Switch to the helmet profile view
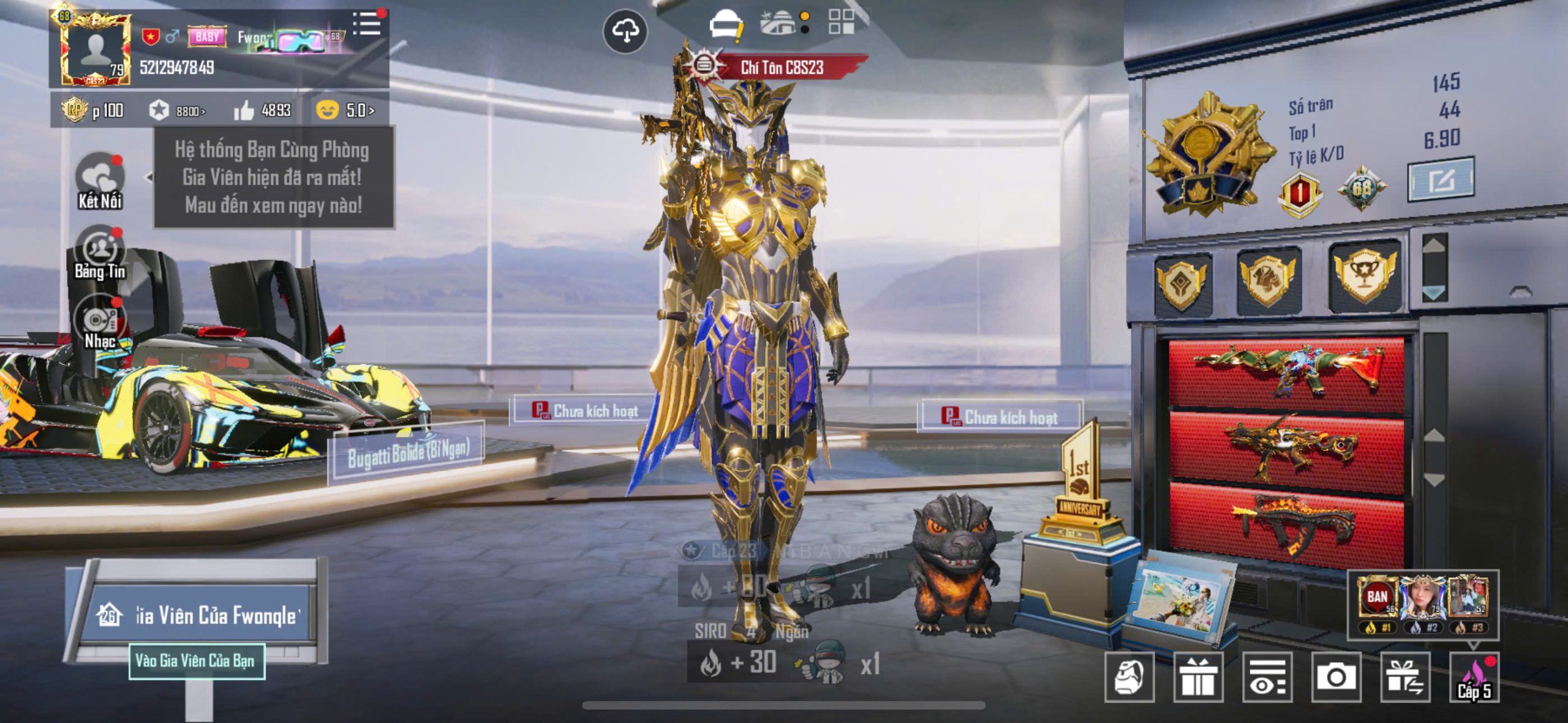Screen dimensions: 1568x723 (x=726, y=26)
